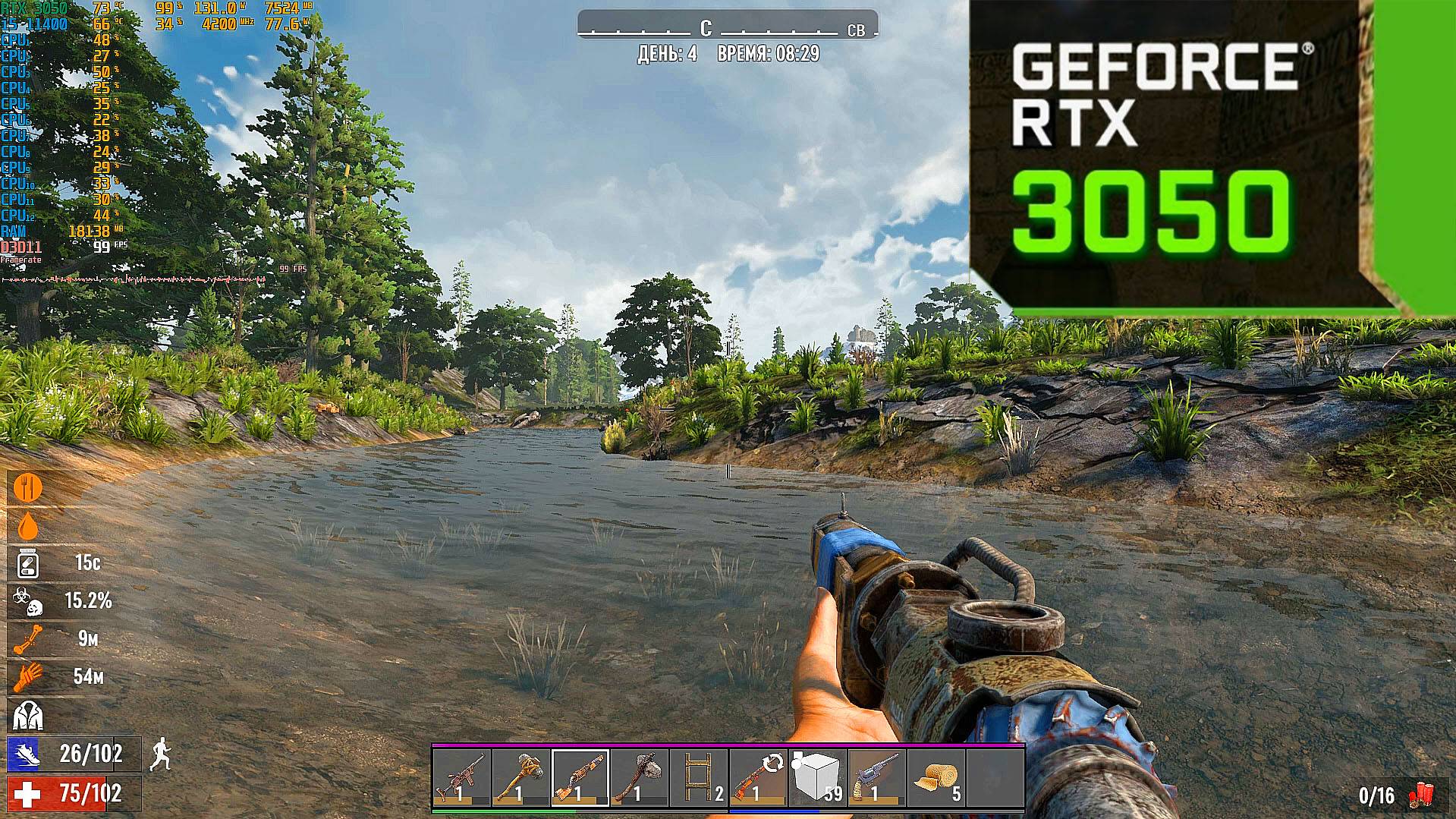The height and width of the screenshot is (819, 1456).
Task: Click the white jacket status icon
Action: [28, 715]
